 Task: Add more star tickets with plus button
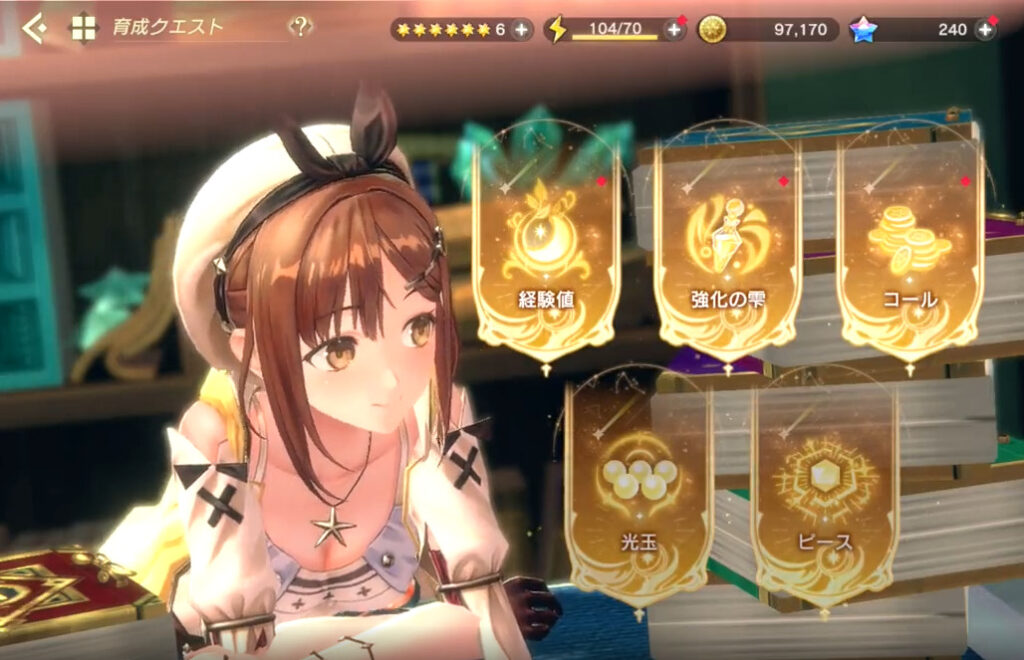[x=521, y=29]
